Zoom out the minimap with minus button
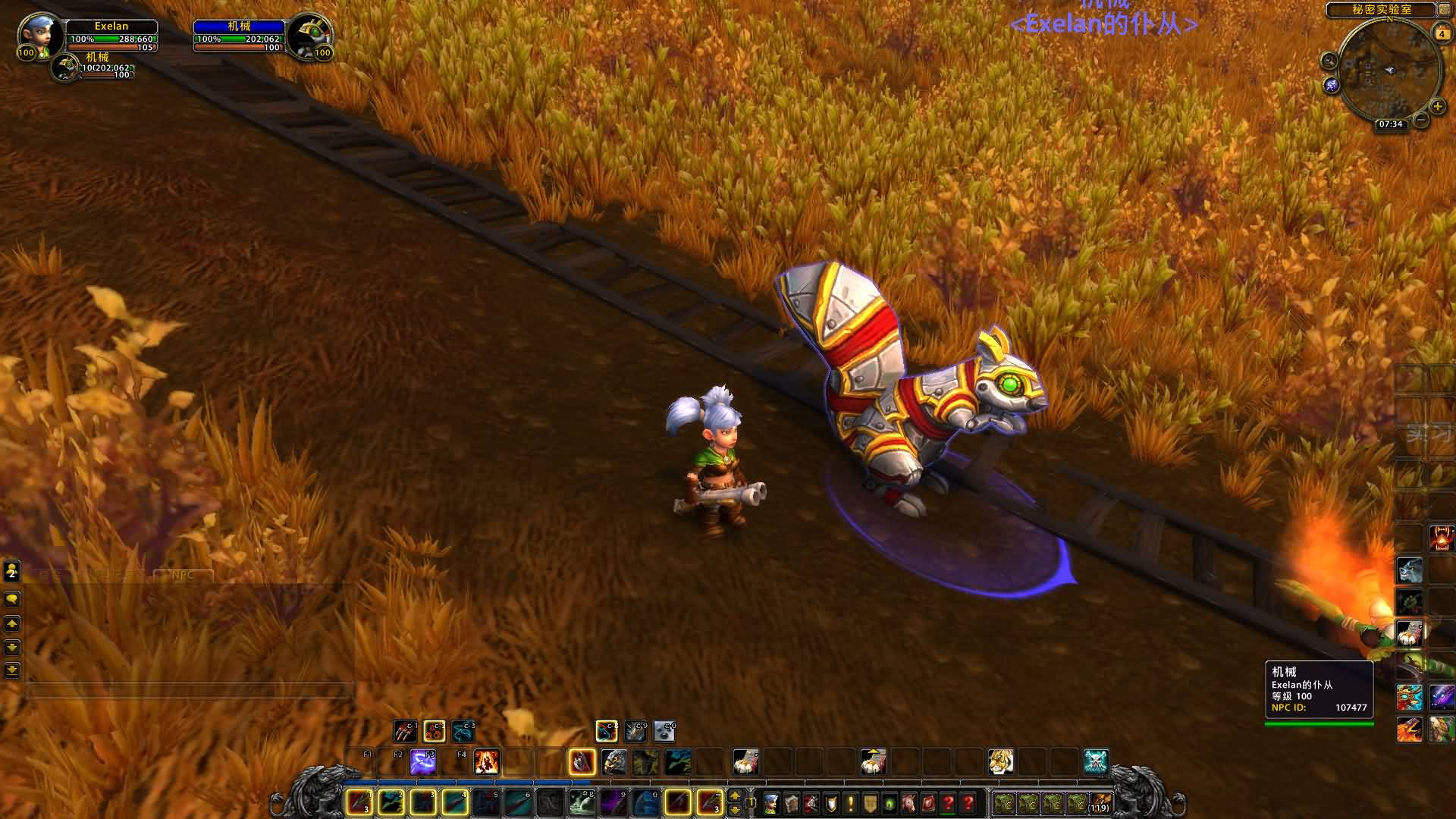The image size is (1456, 819). tap(1421, 120)
